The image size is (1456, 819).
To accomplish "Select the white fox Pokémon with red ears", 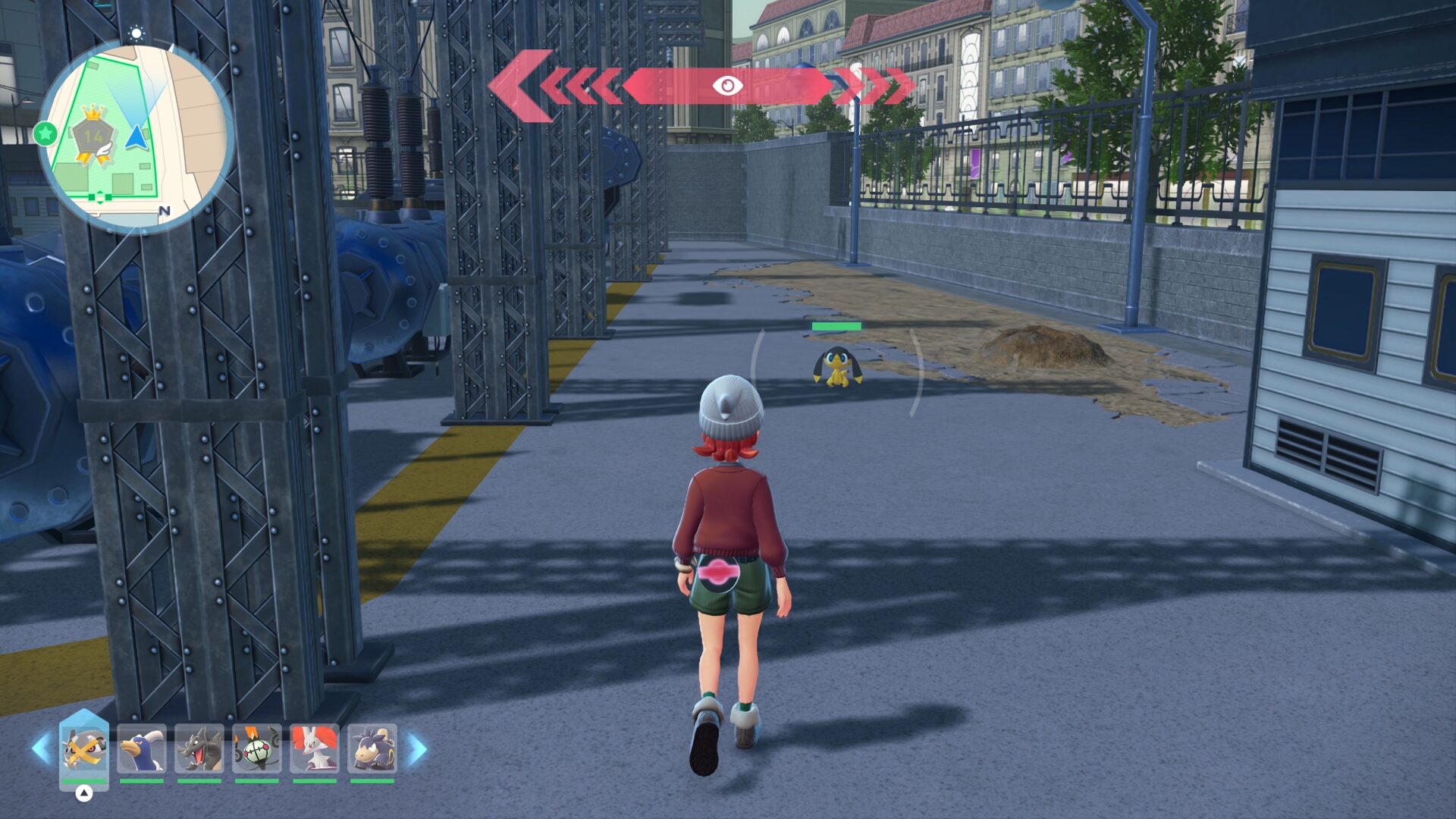I will (315, 749).
